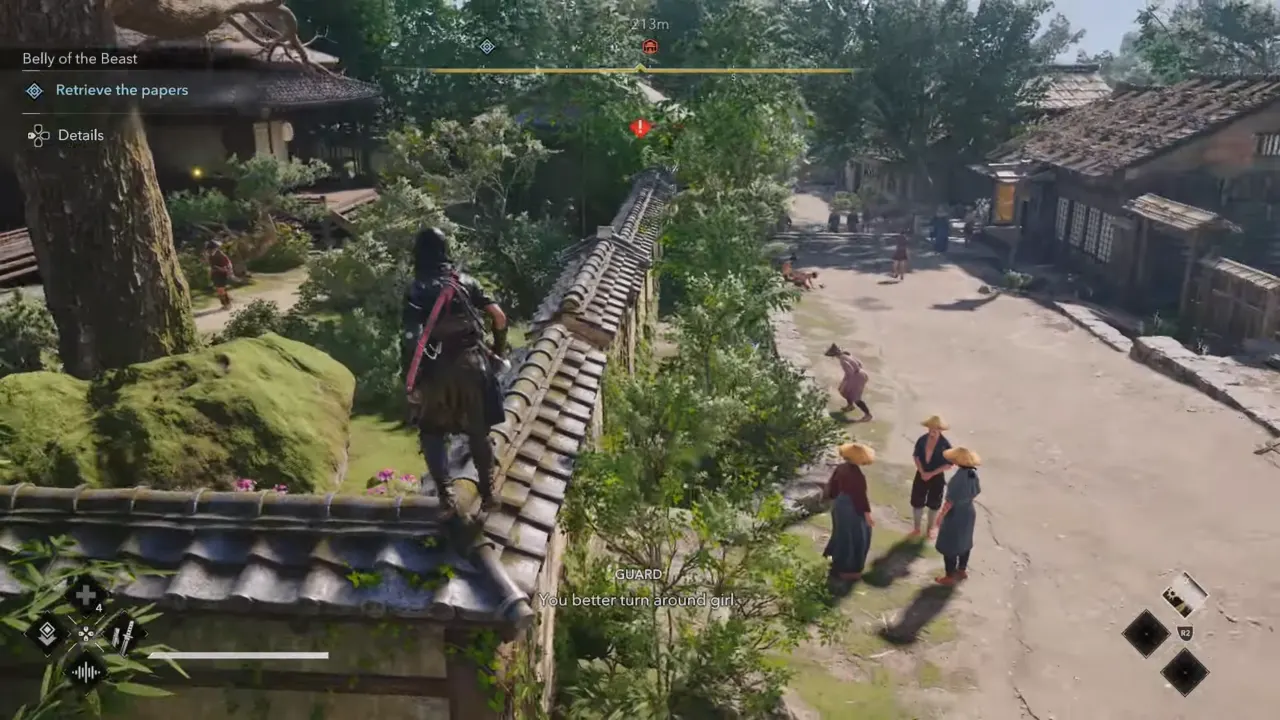Select the healing medicine icon on the d-pad

click(x=85, y=596)
